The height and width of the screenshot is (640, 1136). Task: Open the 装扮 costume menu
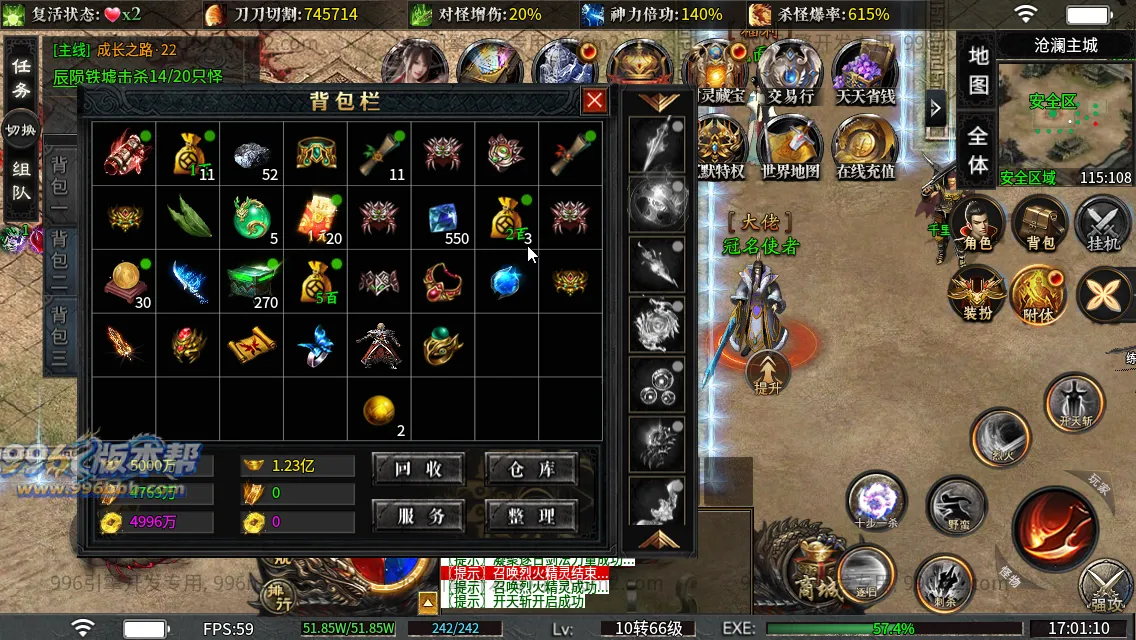[x=977, y=295]
